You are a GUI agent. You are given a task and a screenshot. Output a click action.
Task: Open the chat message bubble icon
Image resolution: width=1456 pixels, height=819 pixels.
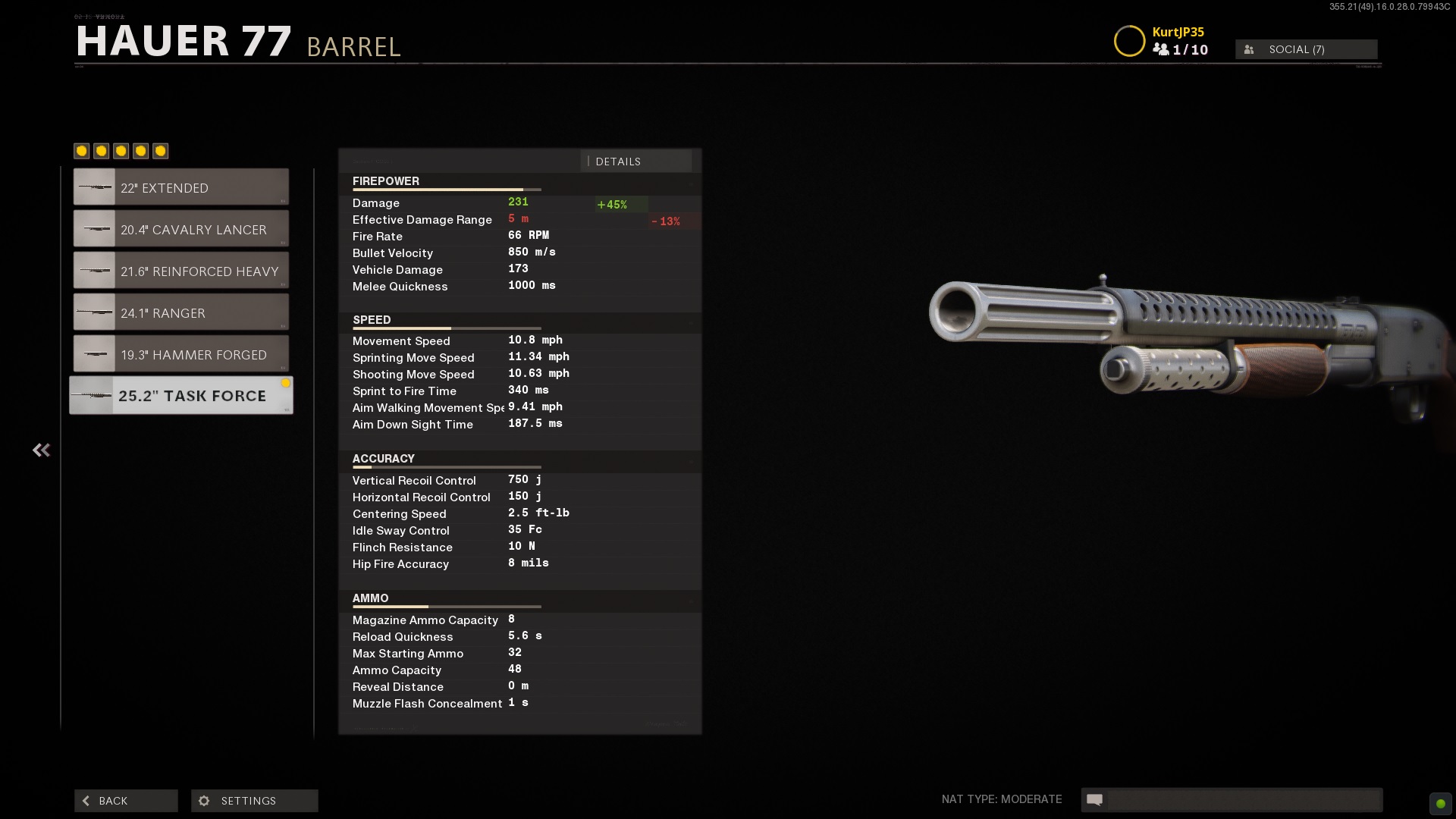point(1094,799)
